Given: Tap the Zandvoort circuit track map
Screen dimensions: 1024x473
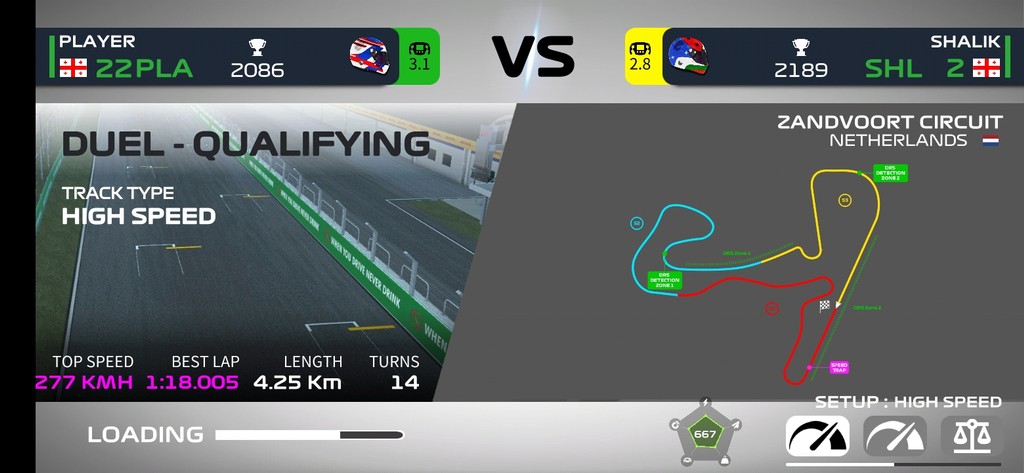Looking at the screenshot, I should [x=760, y=270].
